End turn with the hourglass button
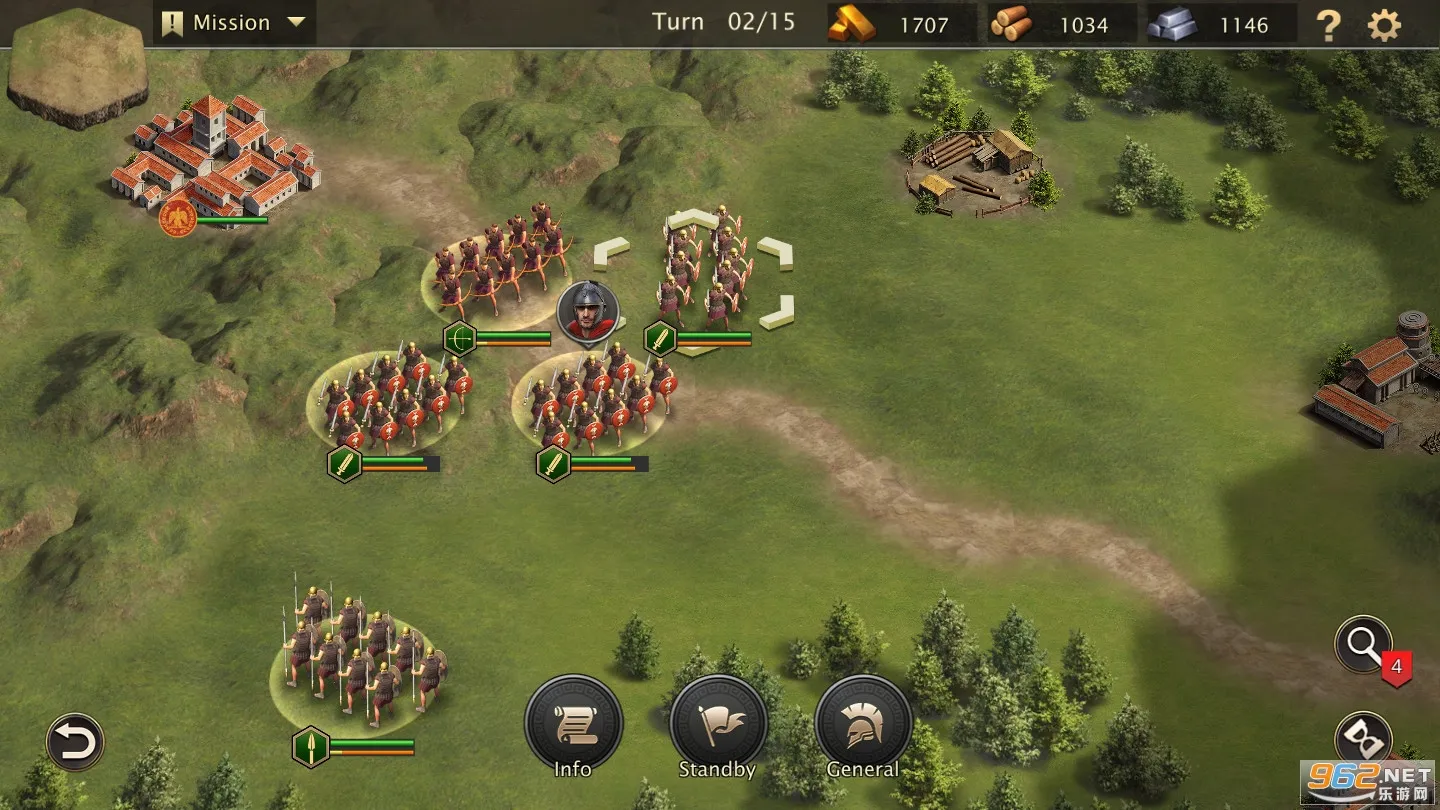1440x810 pixels. pyautogui.click(x=1363, y=740)
